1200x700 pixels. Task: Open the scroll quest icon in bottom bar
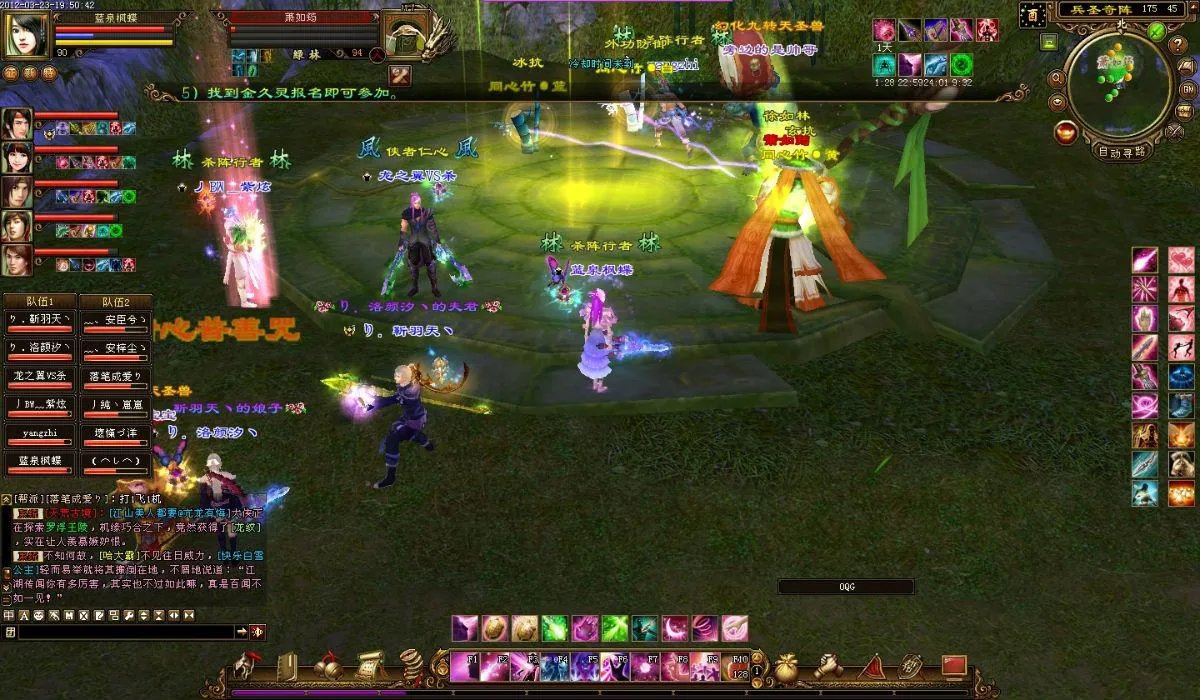click(x=369, y=665)
